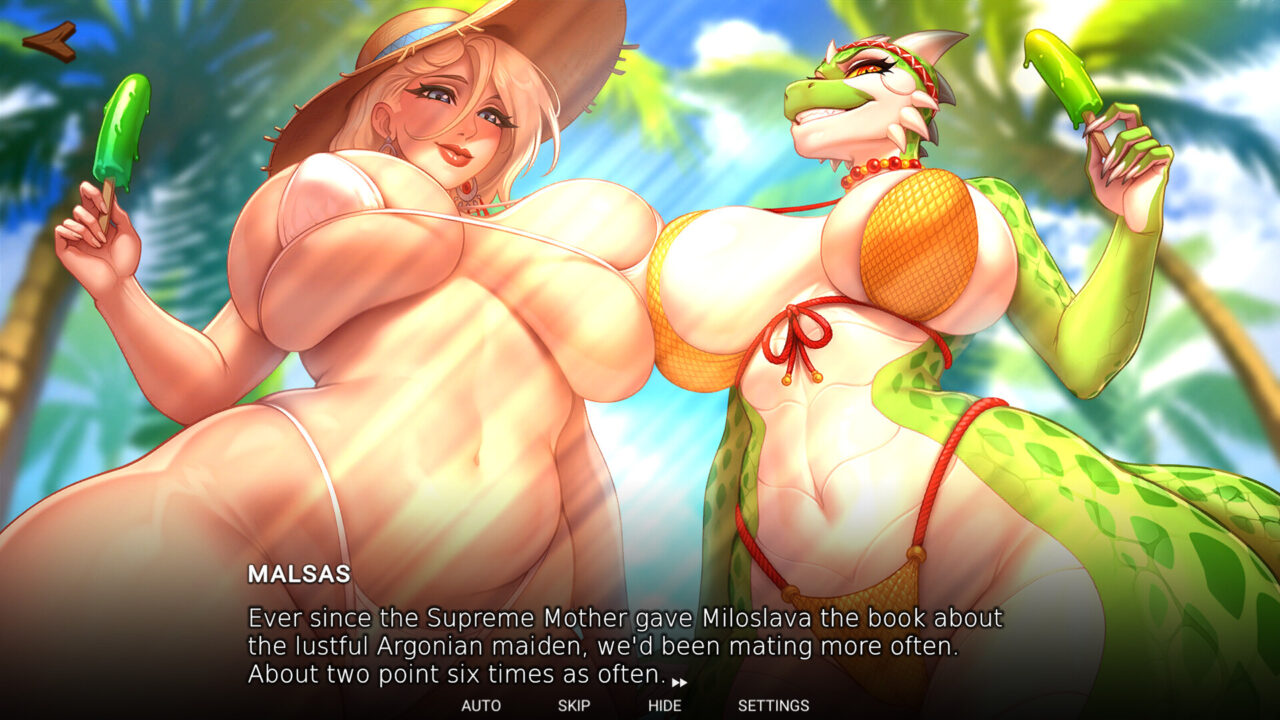Open the SETTINGS menu
Screen dimensions: 1280x720
(x=773, y=705)
